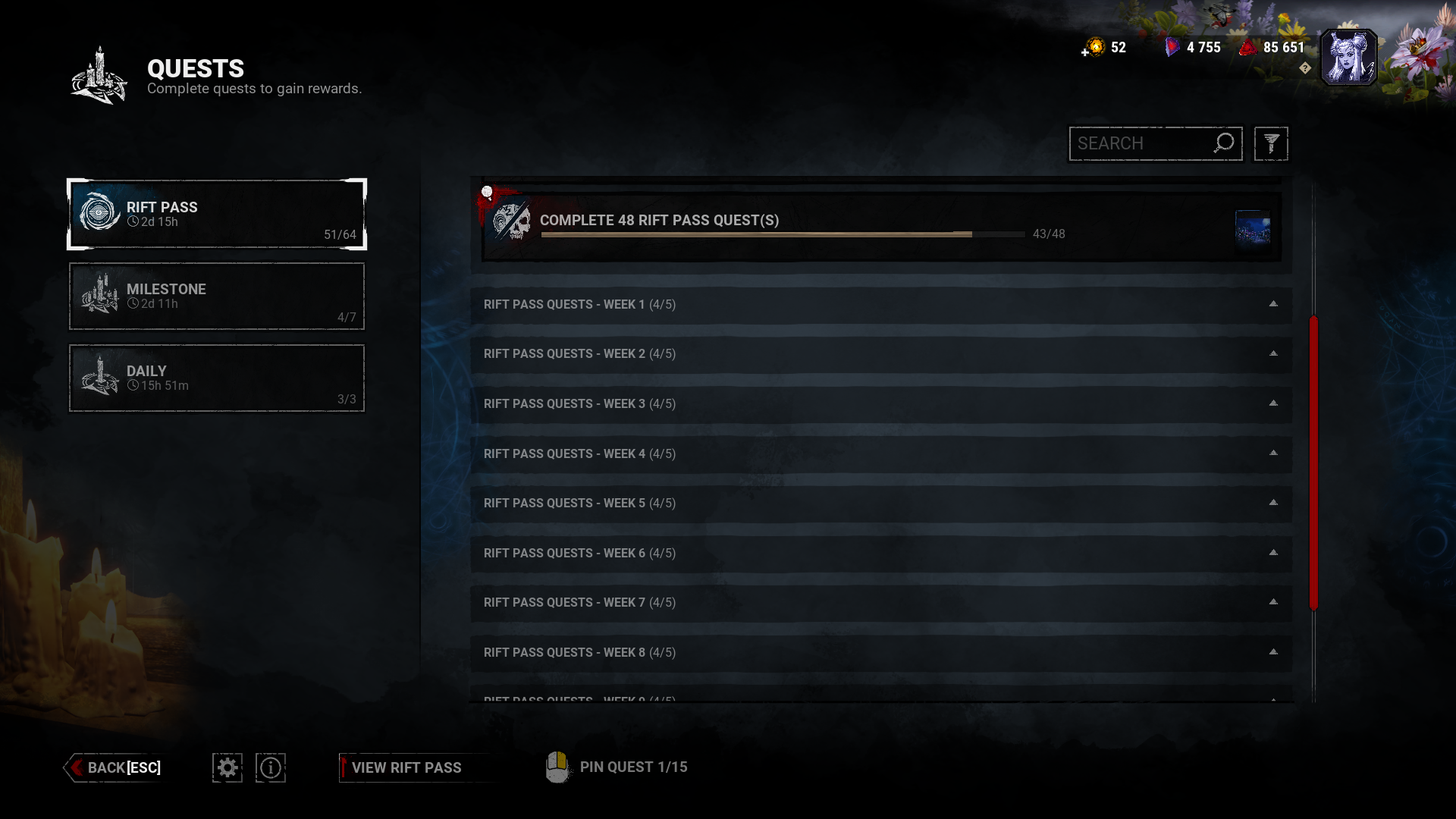Viewport: 1456px width, 819px height.
Task: Click the settings gear icon
Action: [x=227, y=767]
